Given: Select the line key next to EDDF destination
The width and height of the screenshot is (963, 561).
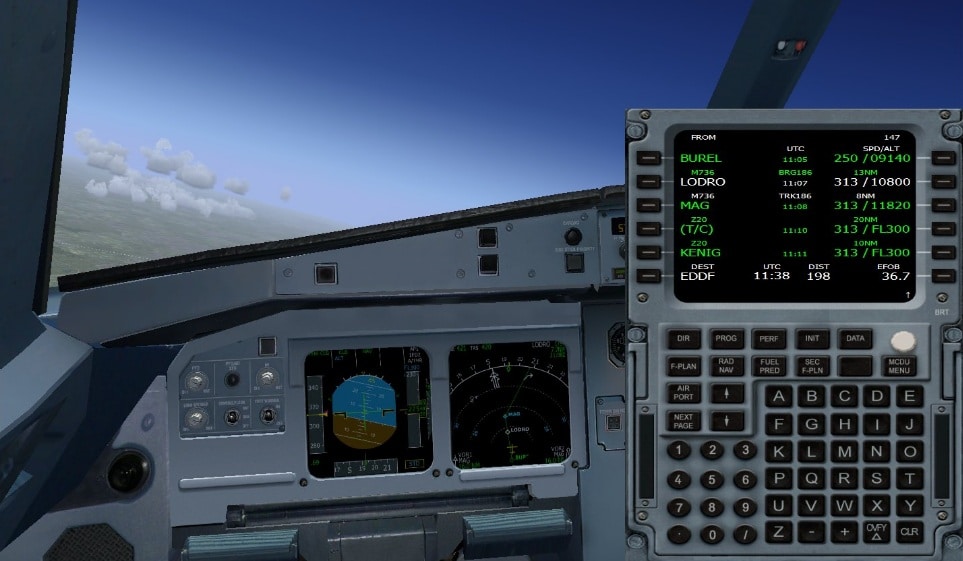Looking at the screenshot, I should point(650,276).
